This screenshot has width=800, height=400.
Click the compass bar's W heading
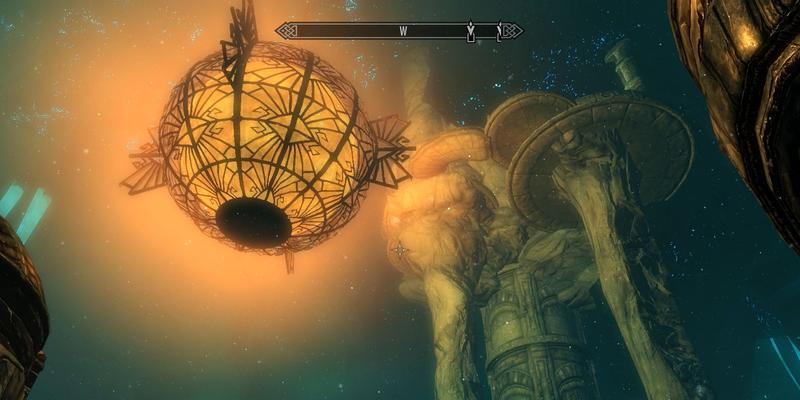(403, 31)
